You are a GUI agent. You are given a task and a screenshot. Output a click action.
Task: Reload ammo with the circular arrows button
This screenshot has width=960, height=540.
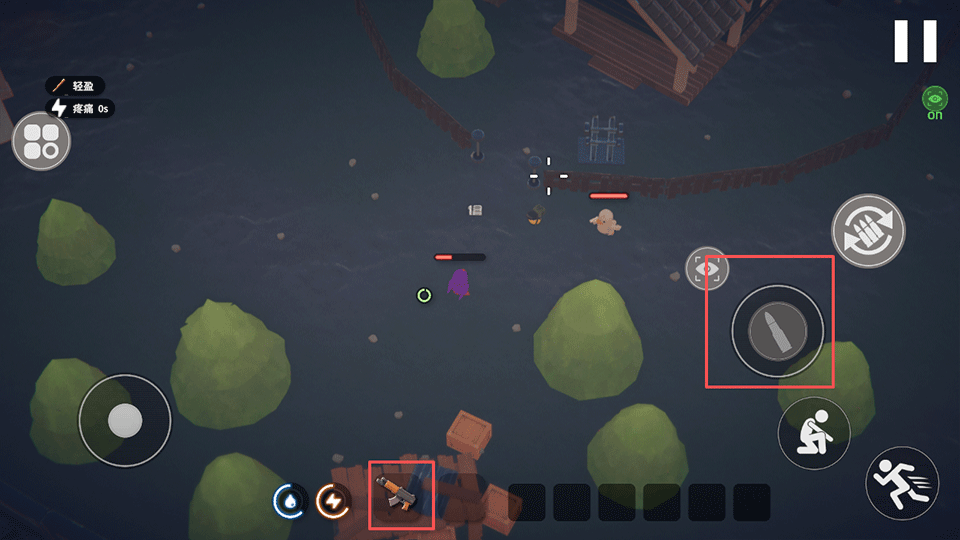868,231
